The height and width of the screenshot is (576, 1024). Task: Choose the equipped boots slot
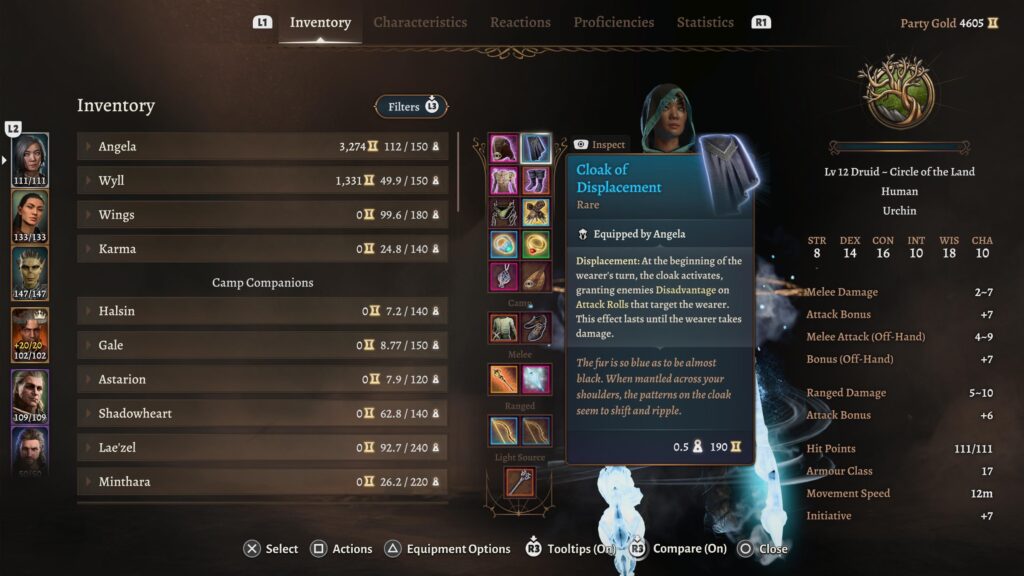[x=536, y=181]
